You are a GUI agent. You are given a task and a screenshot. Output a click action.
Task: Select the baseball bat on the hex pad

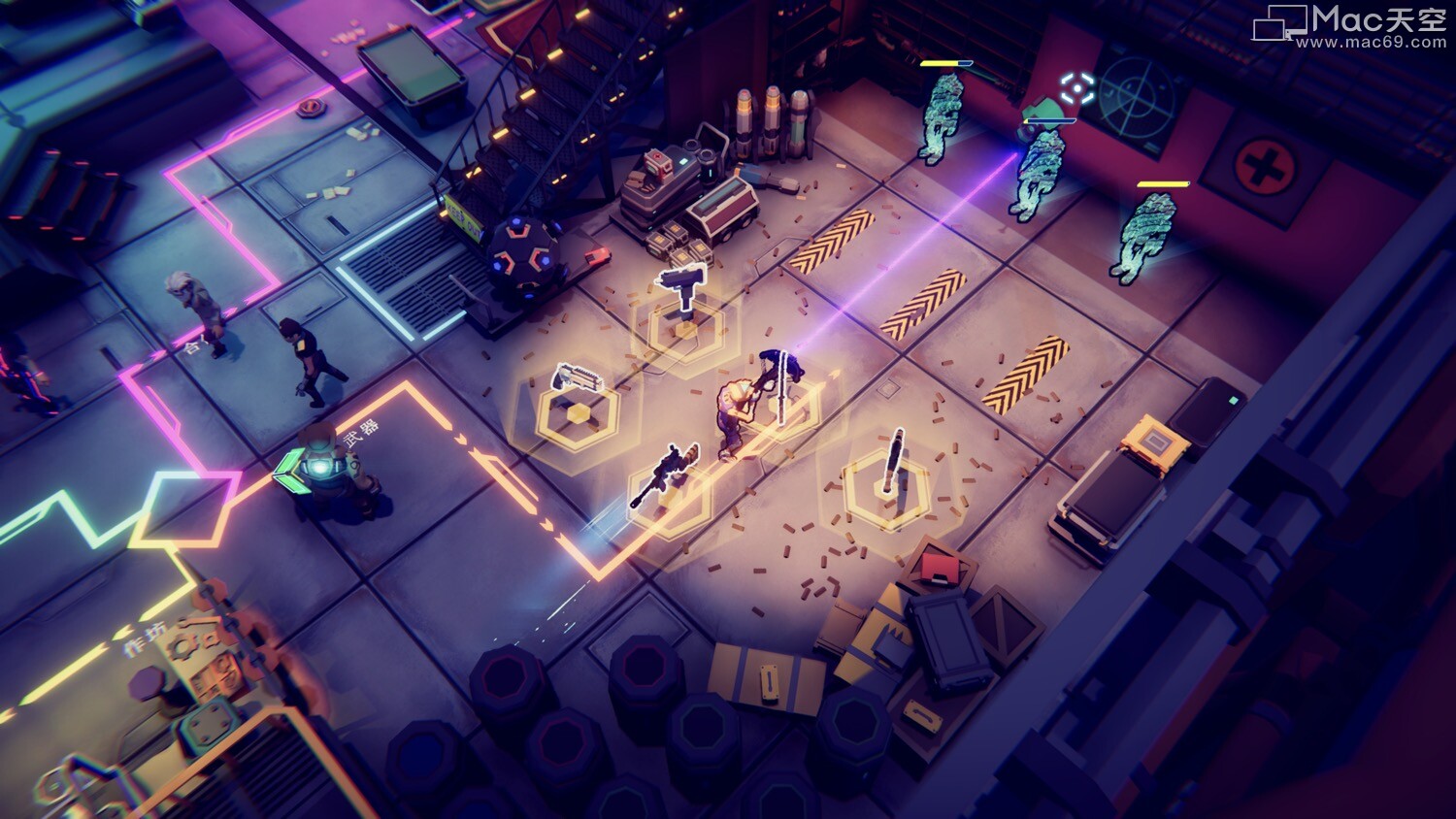(x=892, y=461)
